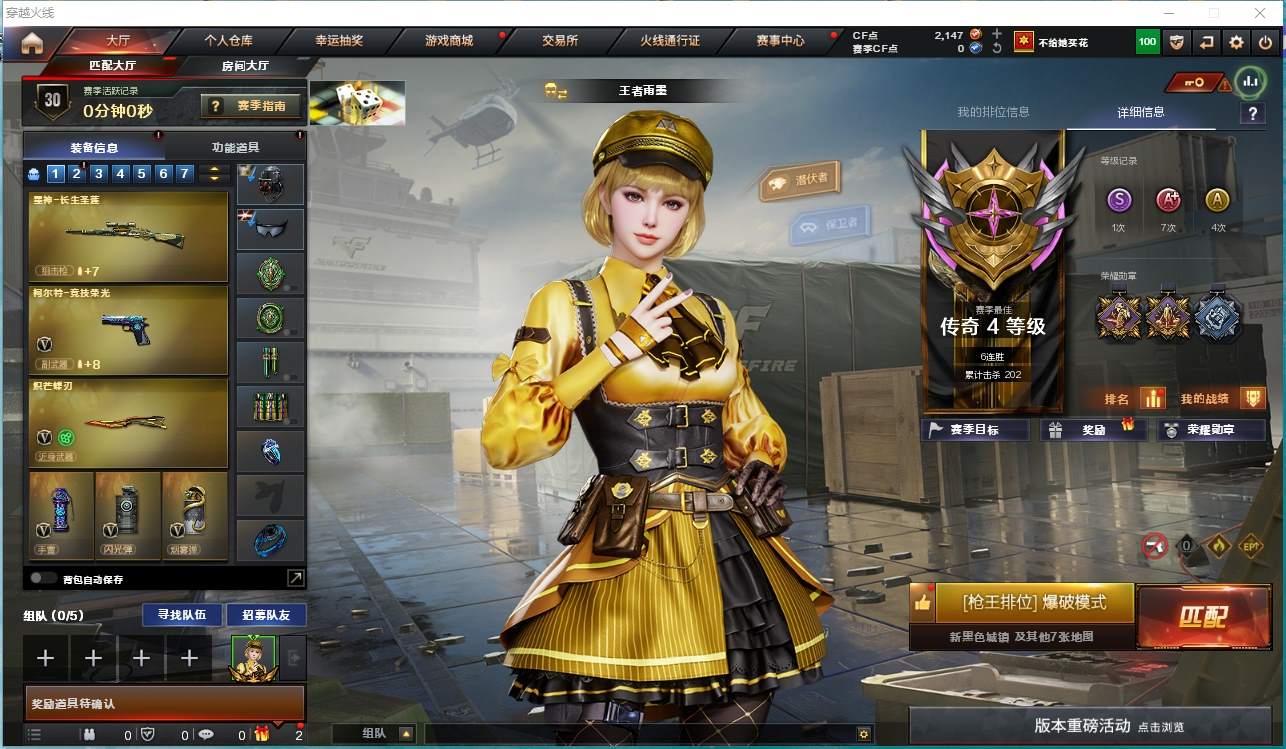
Task: Switch to 功能道具 tab
Action: [x=235, y=147]
